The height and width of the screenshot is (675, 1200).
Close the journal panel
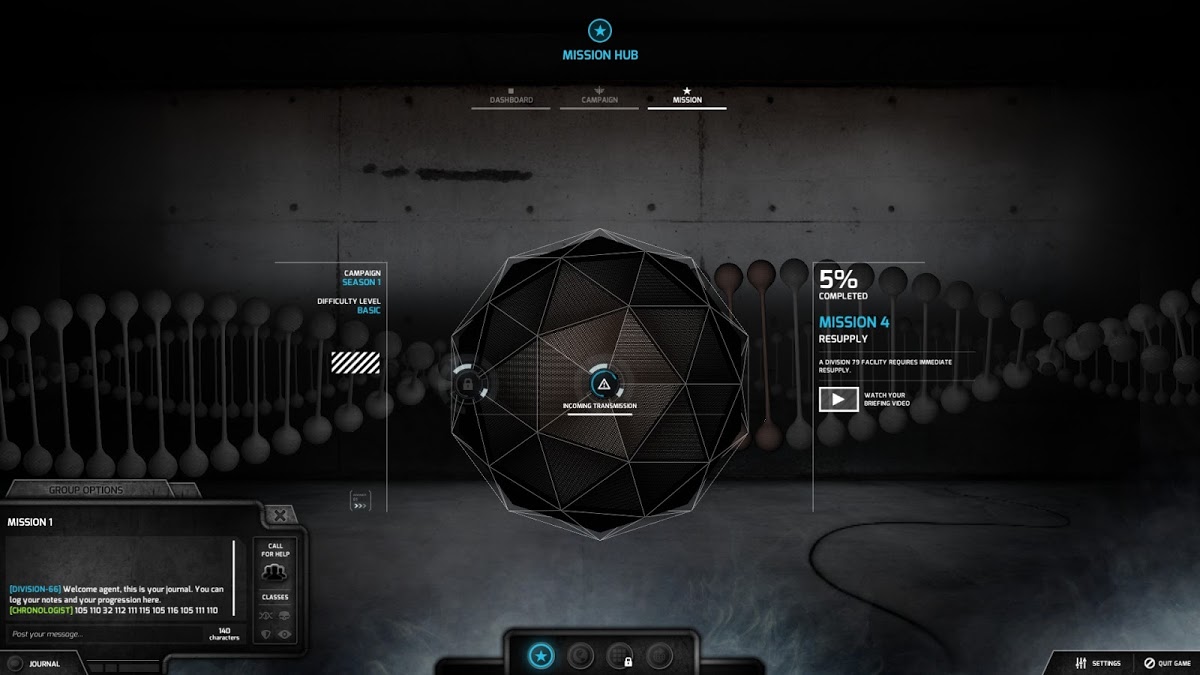click(280, 516)
